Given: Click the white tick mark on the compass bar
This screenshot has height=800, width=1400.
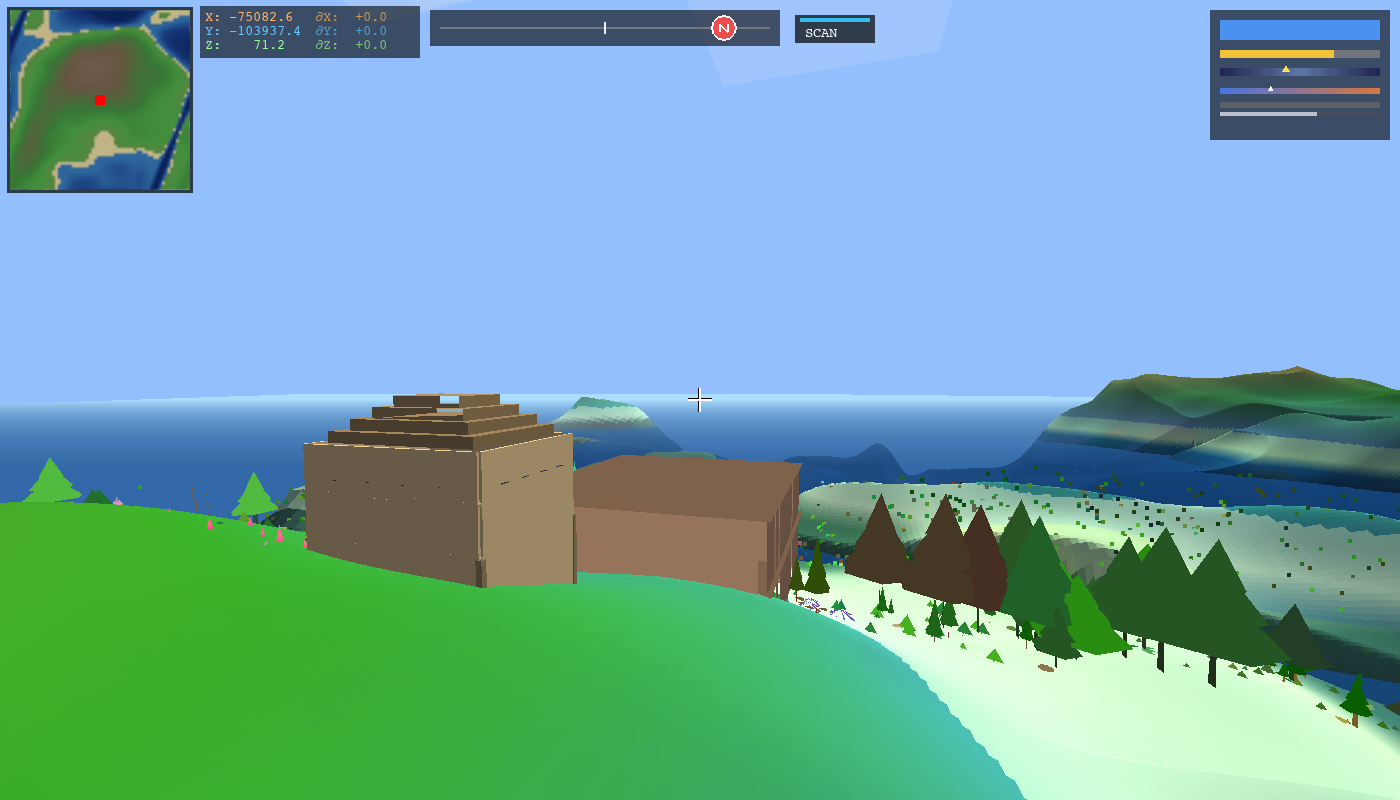Looking at the screenshot, I should (604, 28).
